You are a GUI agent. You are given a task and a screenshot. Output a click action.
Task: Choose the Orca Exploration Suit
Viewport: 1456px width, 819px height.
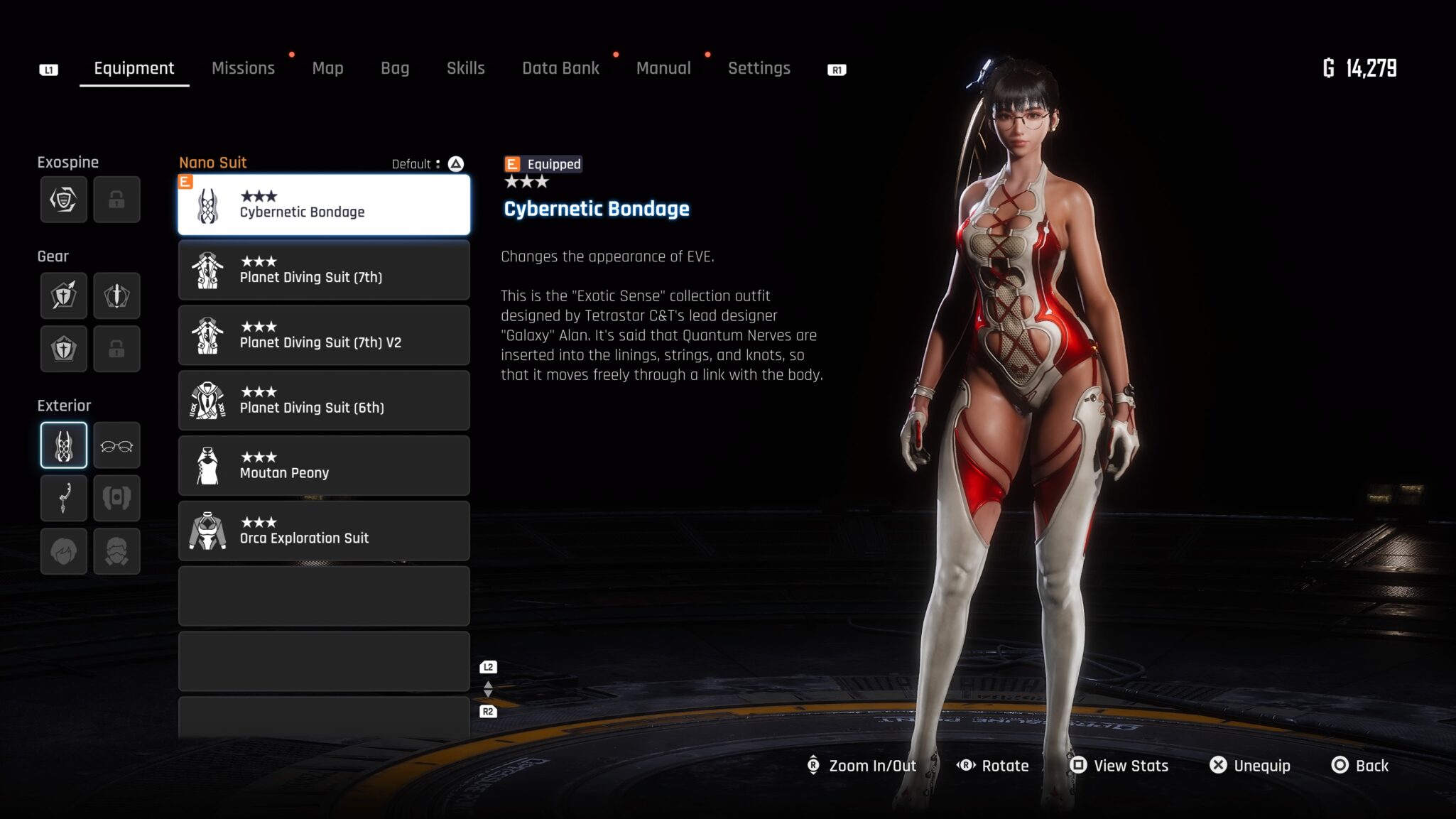(324, 531)
